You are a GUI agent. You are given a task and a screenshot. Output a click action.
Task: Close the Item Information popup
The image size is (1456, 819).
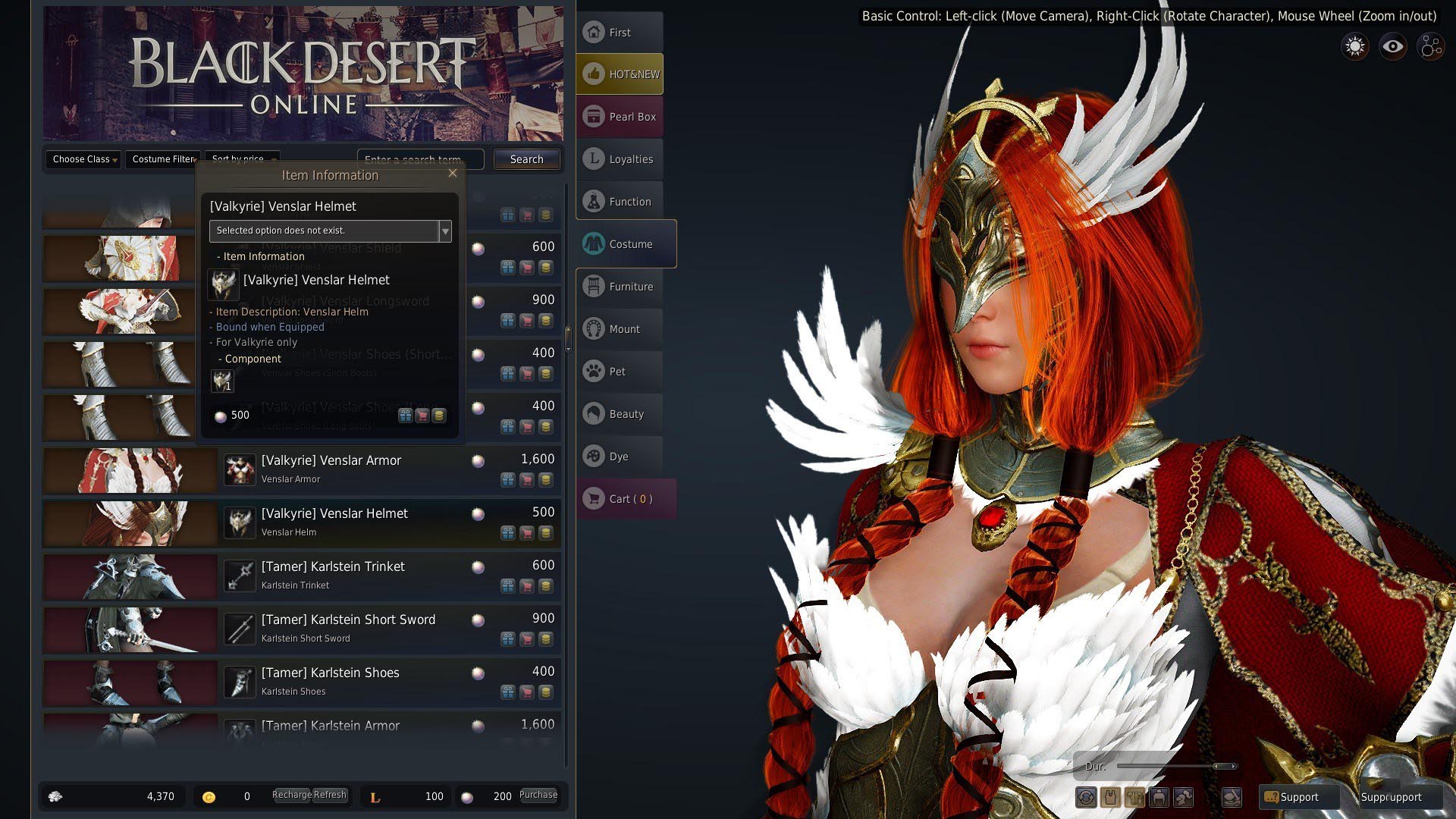[x=453, y=173]
